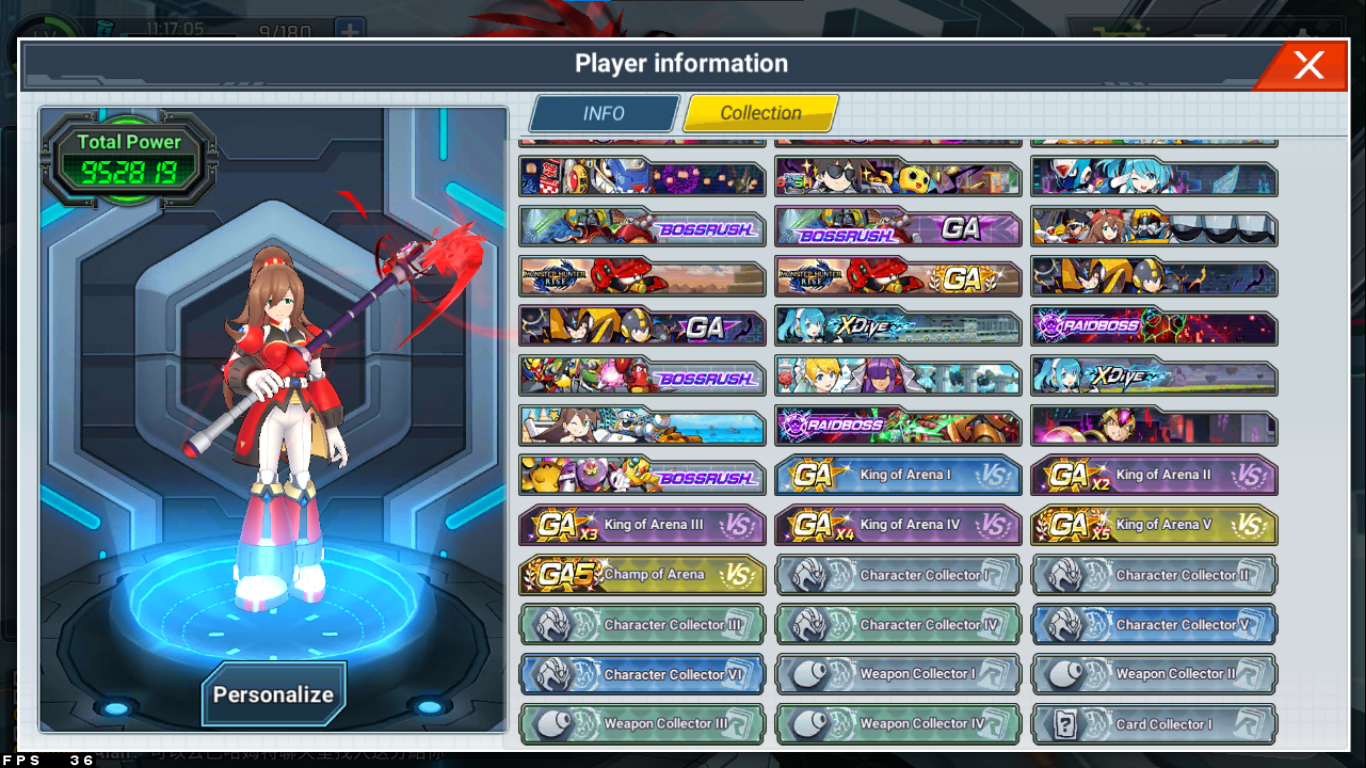Choose the Character Collector III badge
This screenshot has height=768, width=1366.
tap(642, 625)
